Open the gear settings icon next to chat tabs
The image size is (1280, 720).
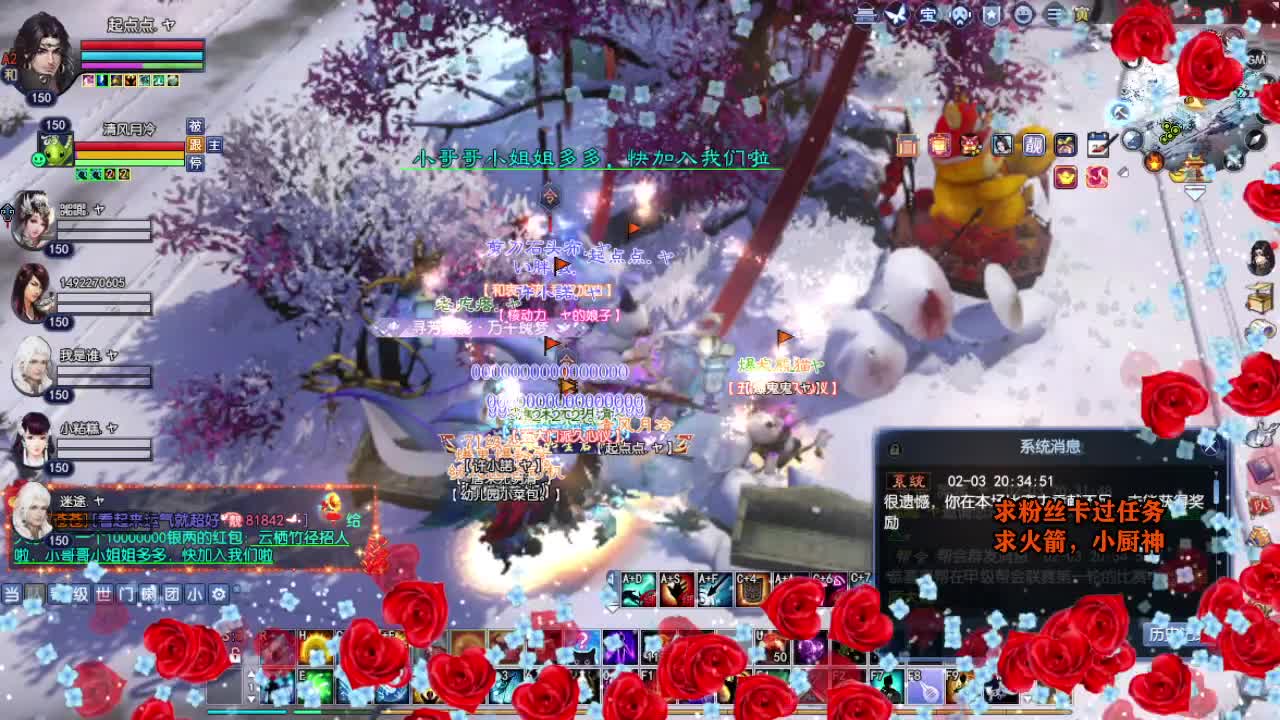tap(217, 594)
